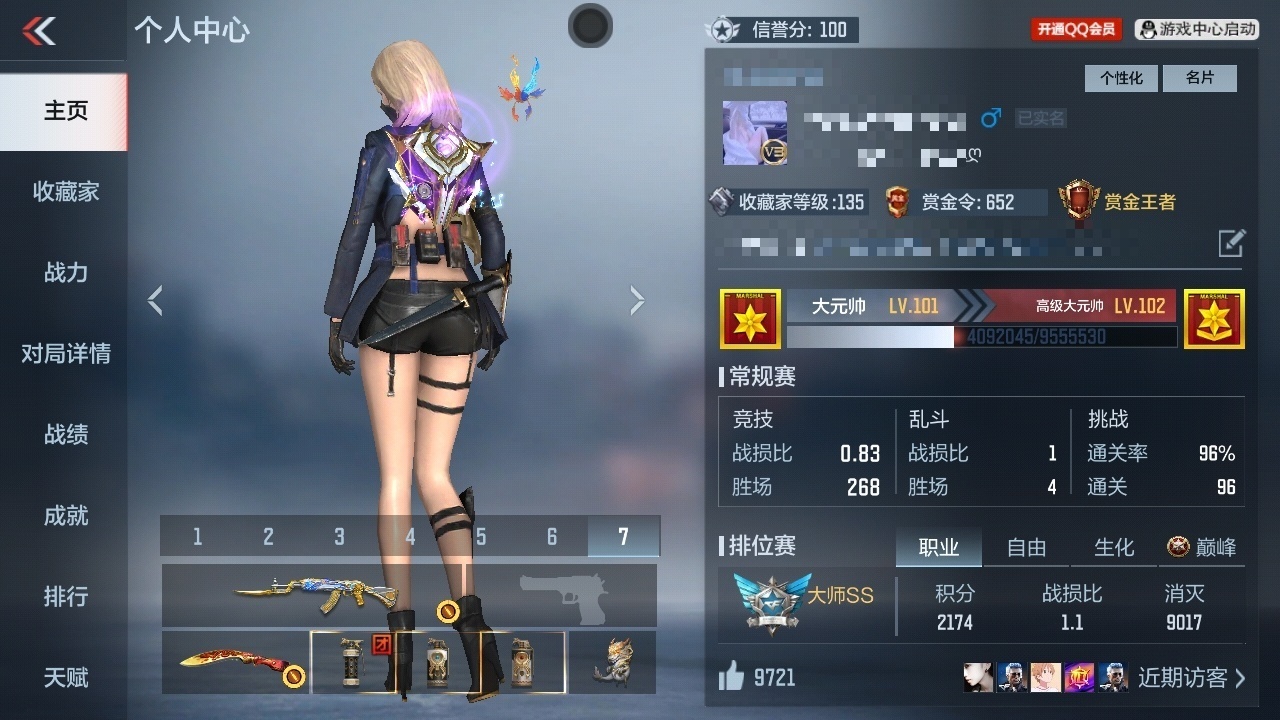Select the 战力 menu entry
Viewport: 1280px width, 720px height.
coord(65,272)
